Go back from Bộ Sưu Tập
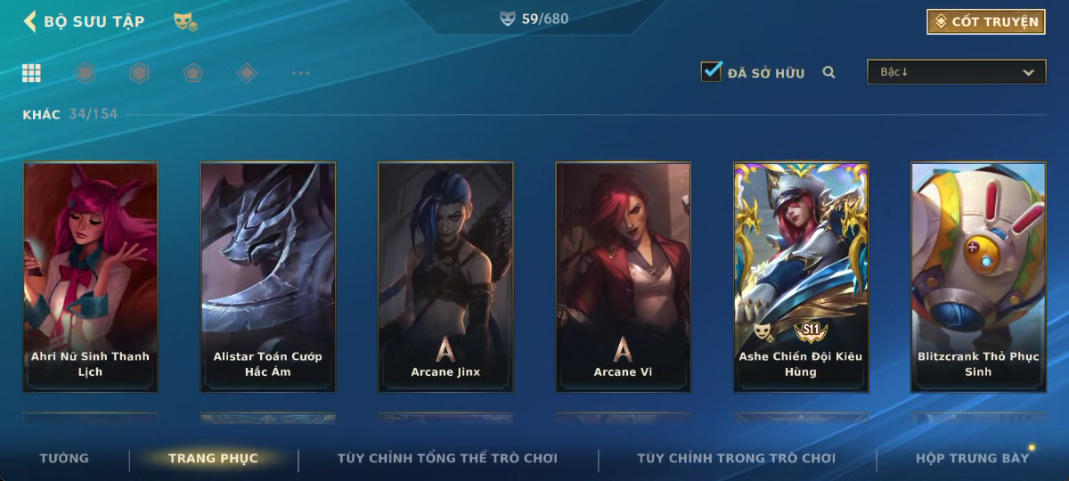Screen dimensions: 1069x481 pos(30,21)
